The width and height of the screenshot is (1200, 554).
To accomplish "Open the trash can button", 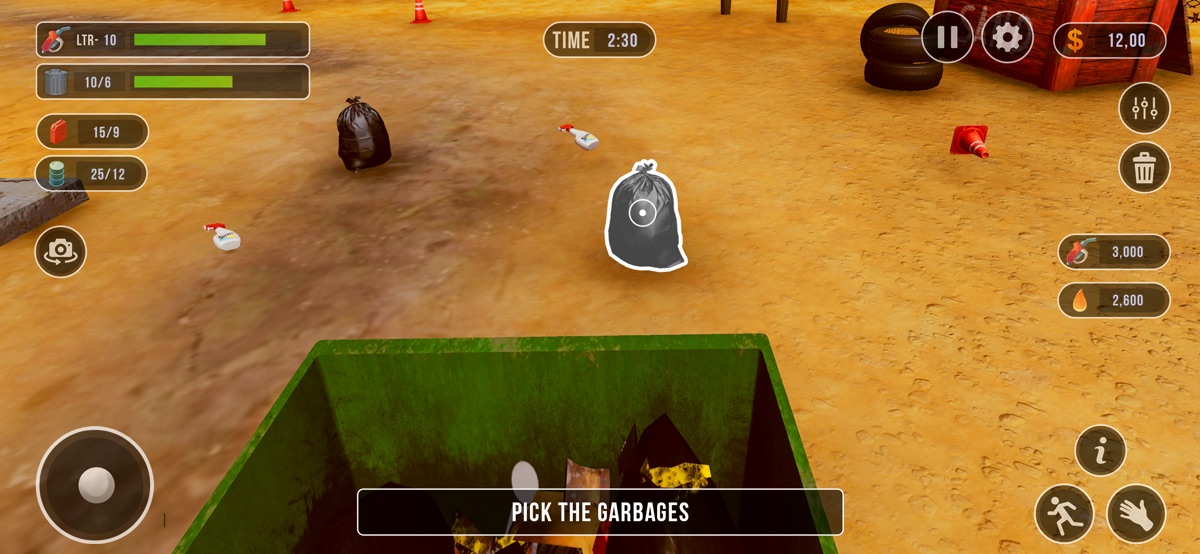I will click(1144, 167).
